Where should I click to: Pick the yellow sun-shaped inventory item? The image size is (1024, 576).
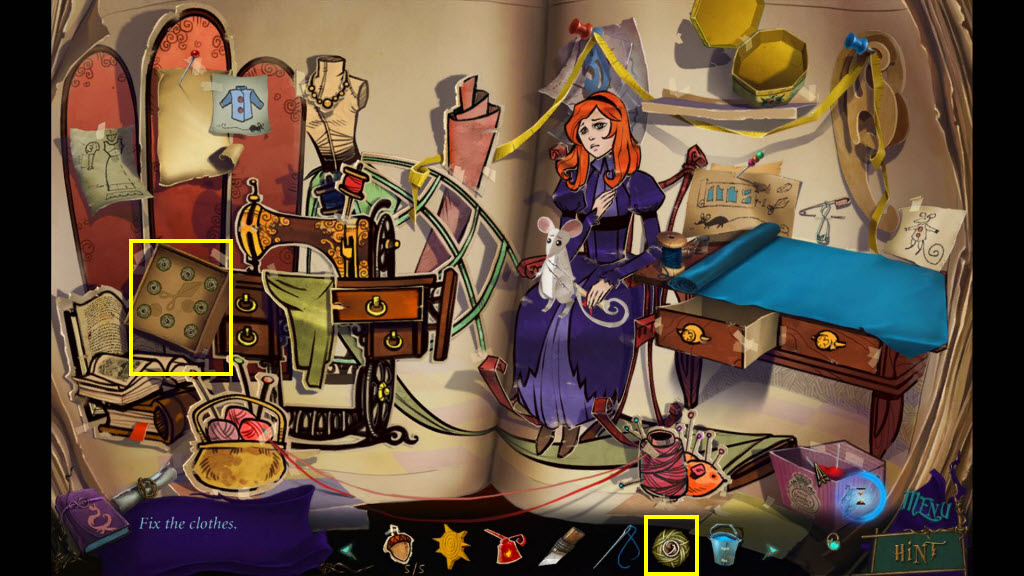click(451, 546)
